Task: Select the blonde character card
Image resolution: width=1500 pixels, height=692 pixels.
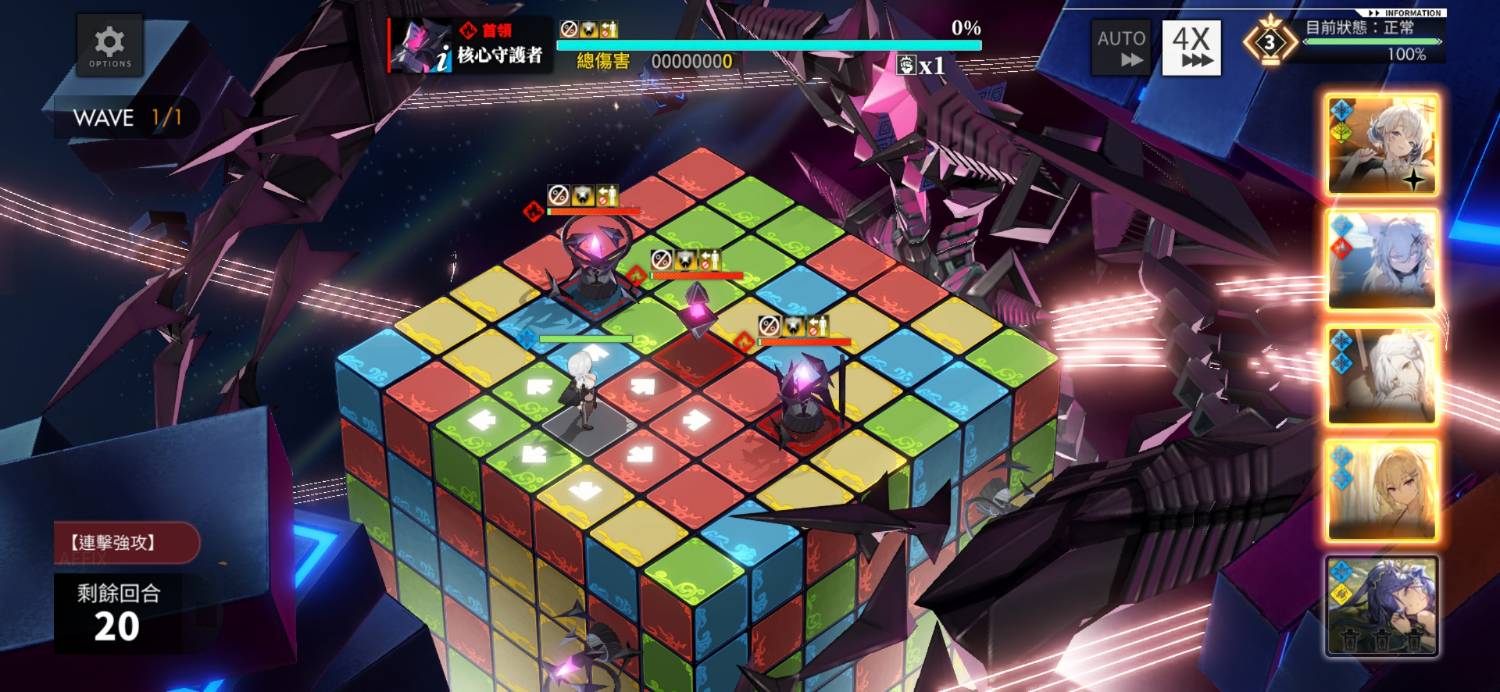Action: (x=1383, y=490)
